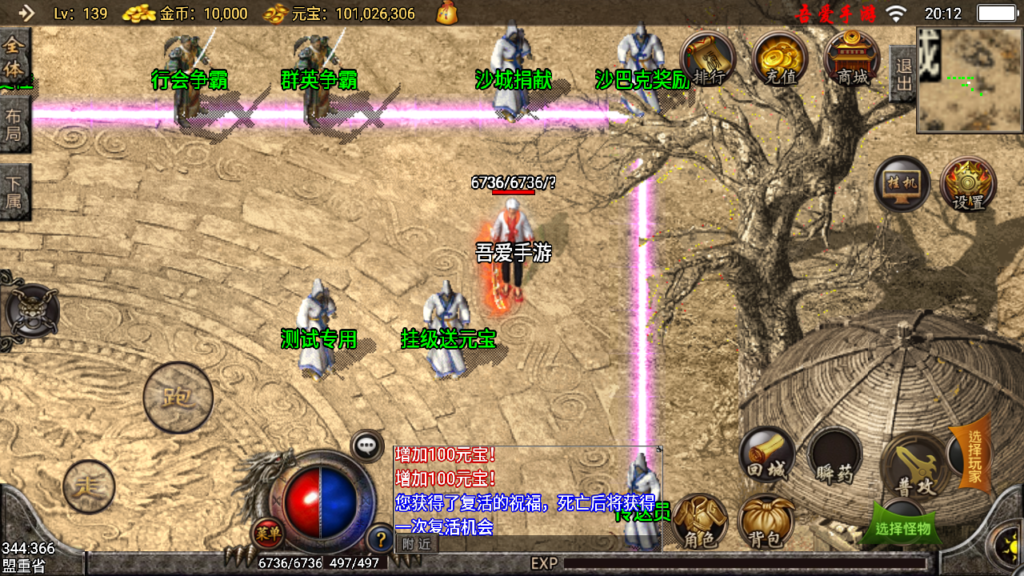
Task: Open the 商城 shop icon
Action: (852, 58)
